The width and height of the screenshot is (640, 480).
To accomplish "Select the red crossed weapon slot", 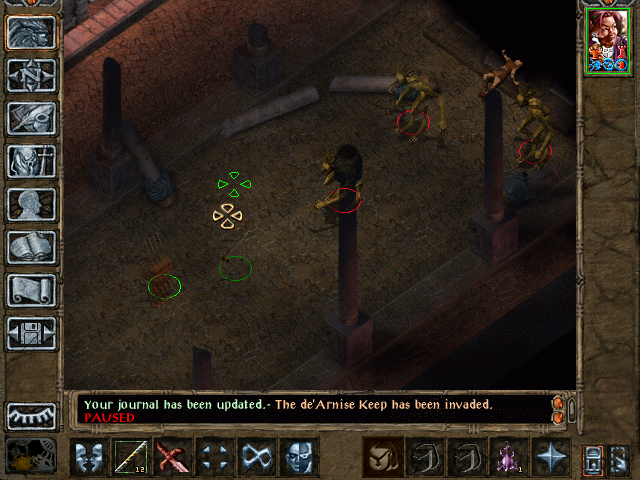I will click(x=173, y=458).
